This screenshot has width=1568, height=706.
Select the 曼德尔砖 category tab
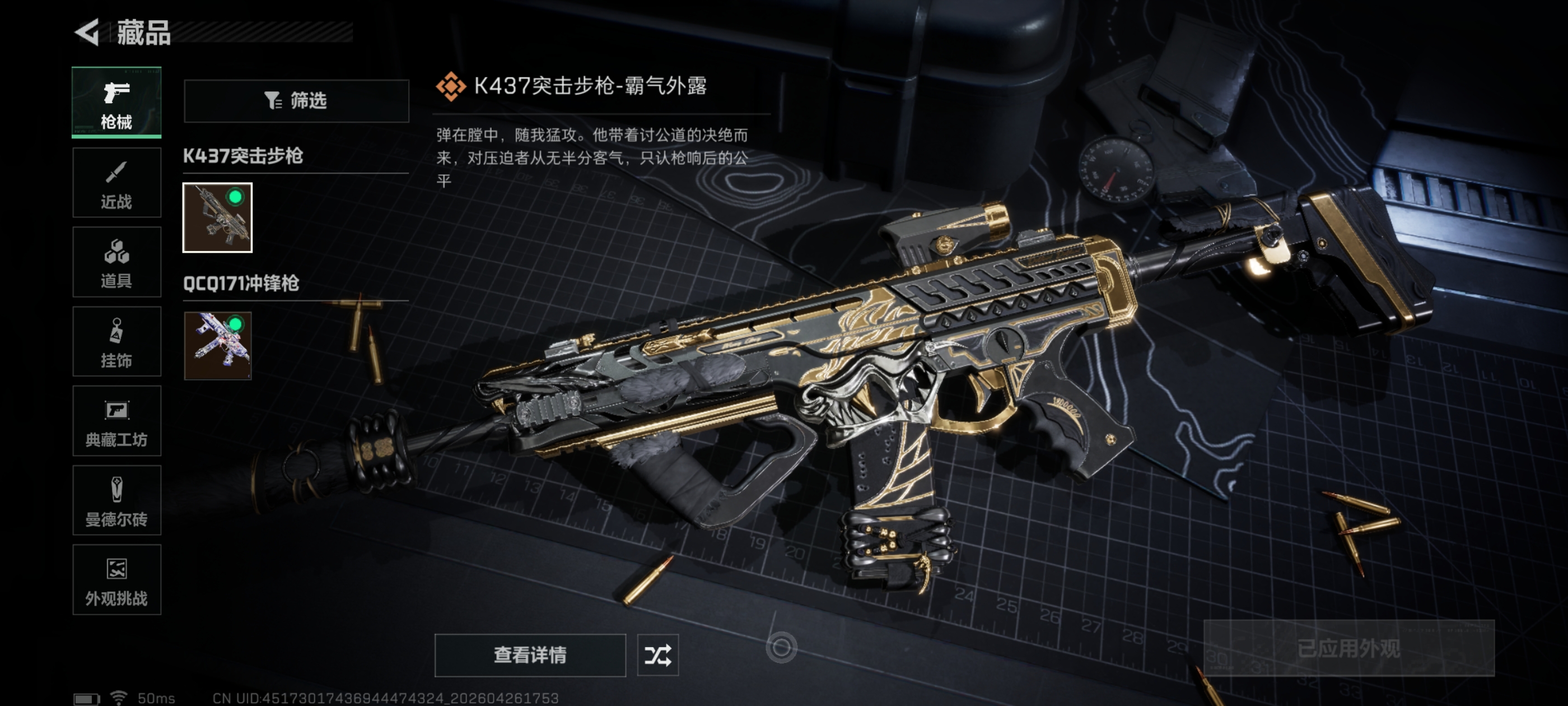click(x=116, y=501)
